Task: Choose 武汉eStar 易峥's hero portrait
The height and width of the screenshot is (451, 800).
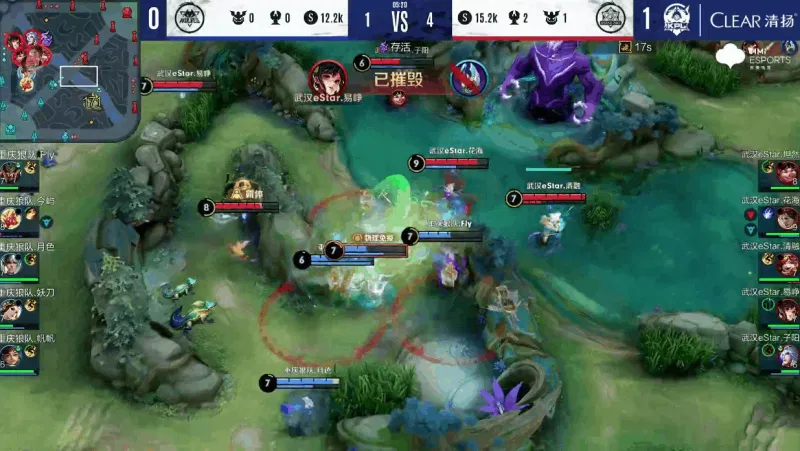Action: click(788, 309)
